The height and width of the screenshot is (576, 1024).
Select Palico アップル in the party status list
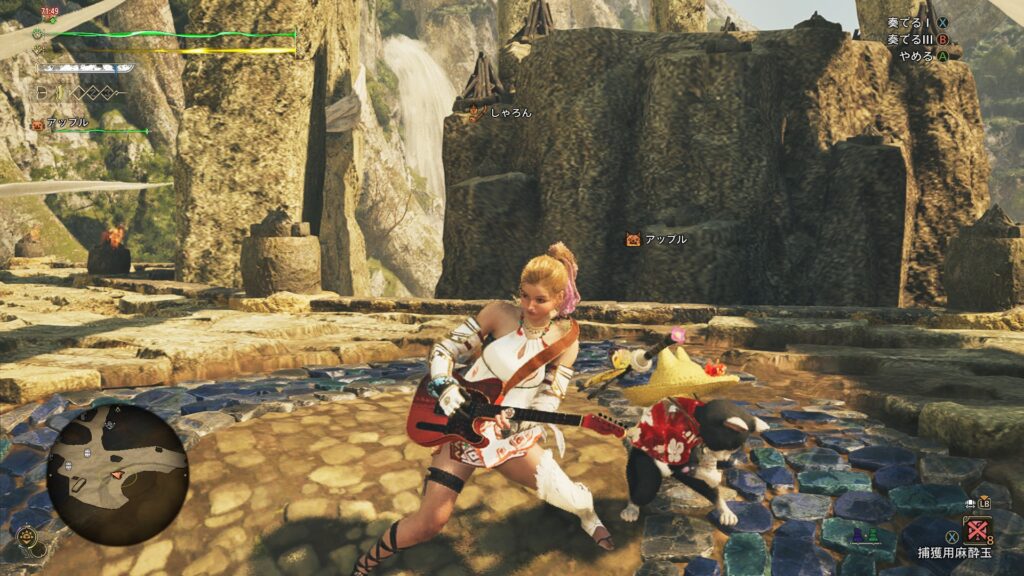(66, 124)
